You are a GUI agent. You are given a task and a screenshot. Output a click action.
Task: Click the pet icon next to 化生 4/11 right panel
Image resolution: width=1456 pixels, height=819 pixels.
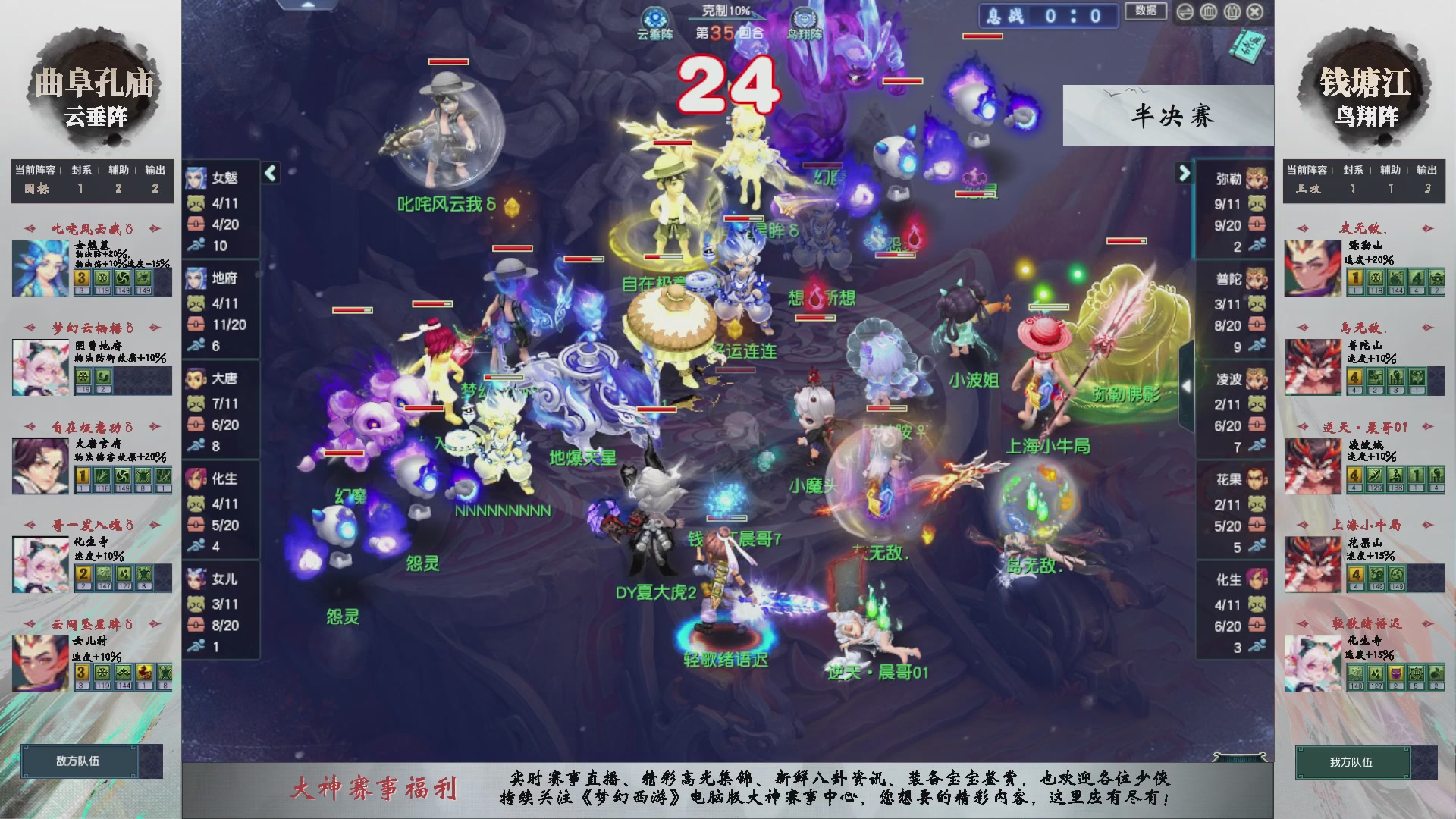pyautogui.click(x=1256, y=605)
